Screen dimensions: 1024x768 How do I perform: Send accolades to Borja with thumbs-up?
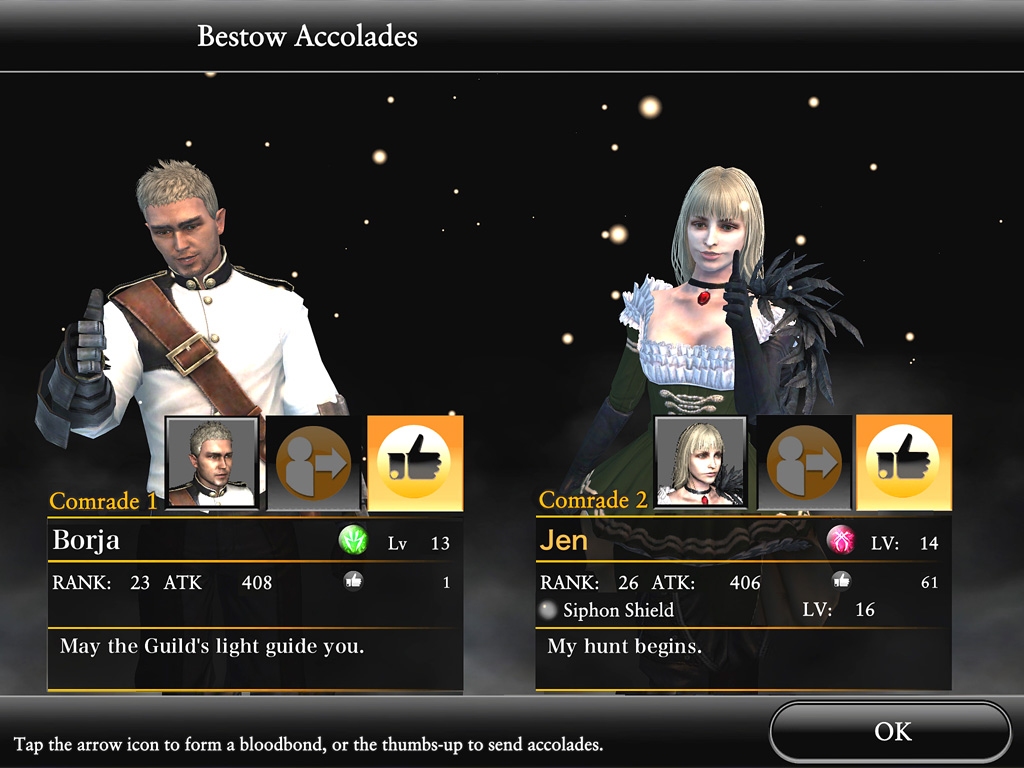click(x=415, y=463)
